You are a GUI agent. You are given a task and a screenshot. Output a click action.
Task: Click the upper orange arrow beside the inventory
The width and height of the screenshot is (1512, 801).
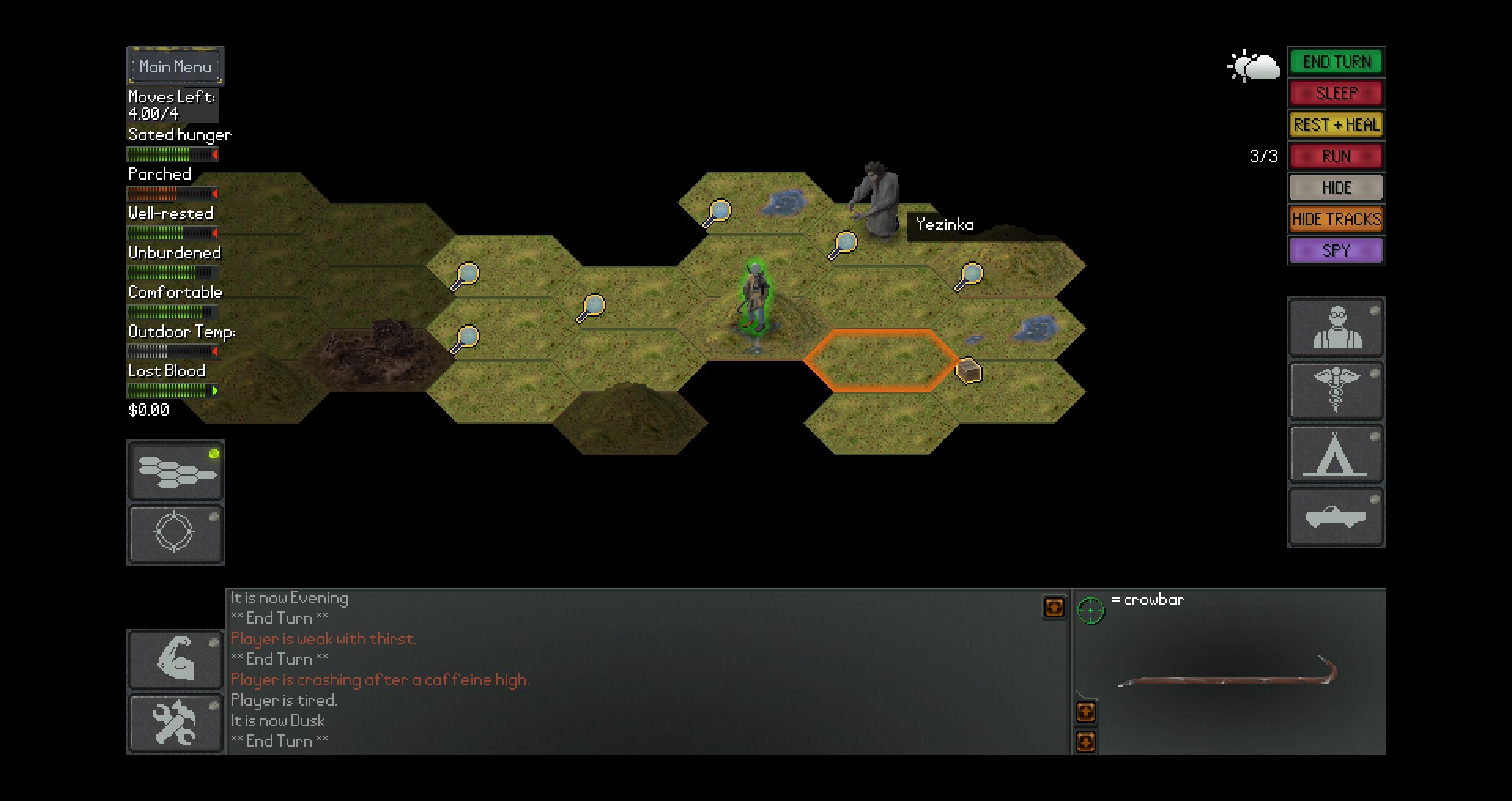[1085, 711]
